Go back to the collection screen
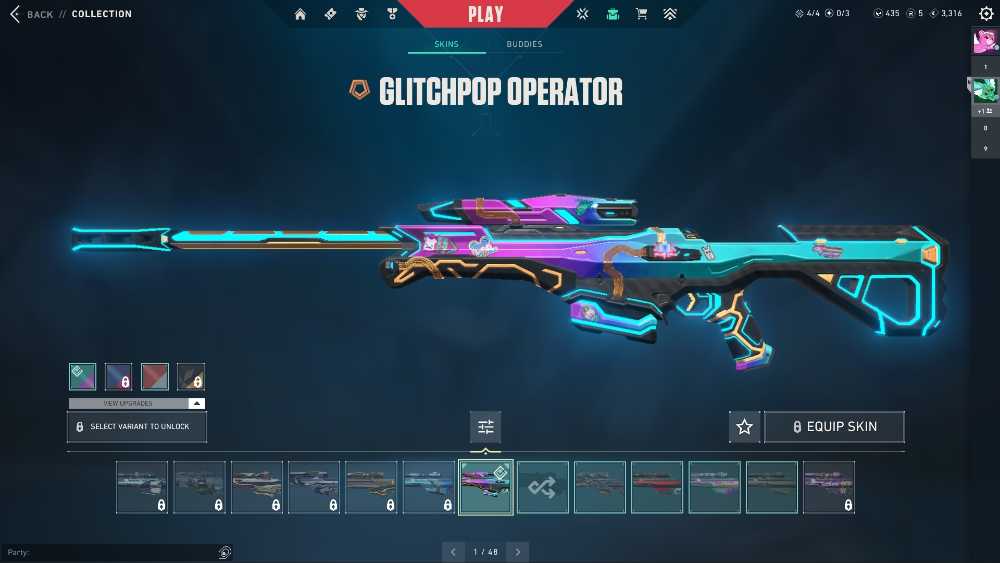Viewport: 1000px width, 563px height. [x=32, y=14]
